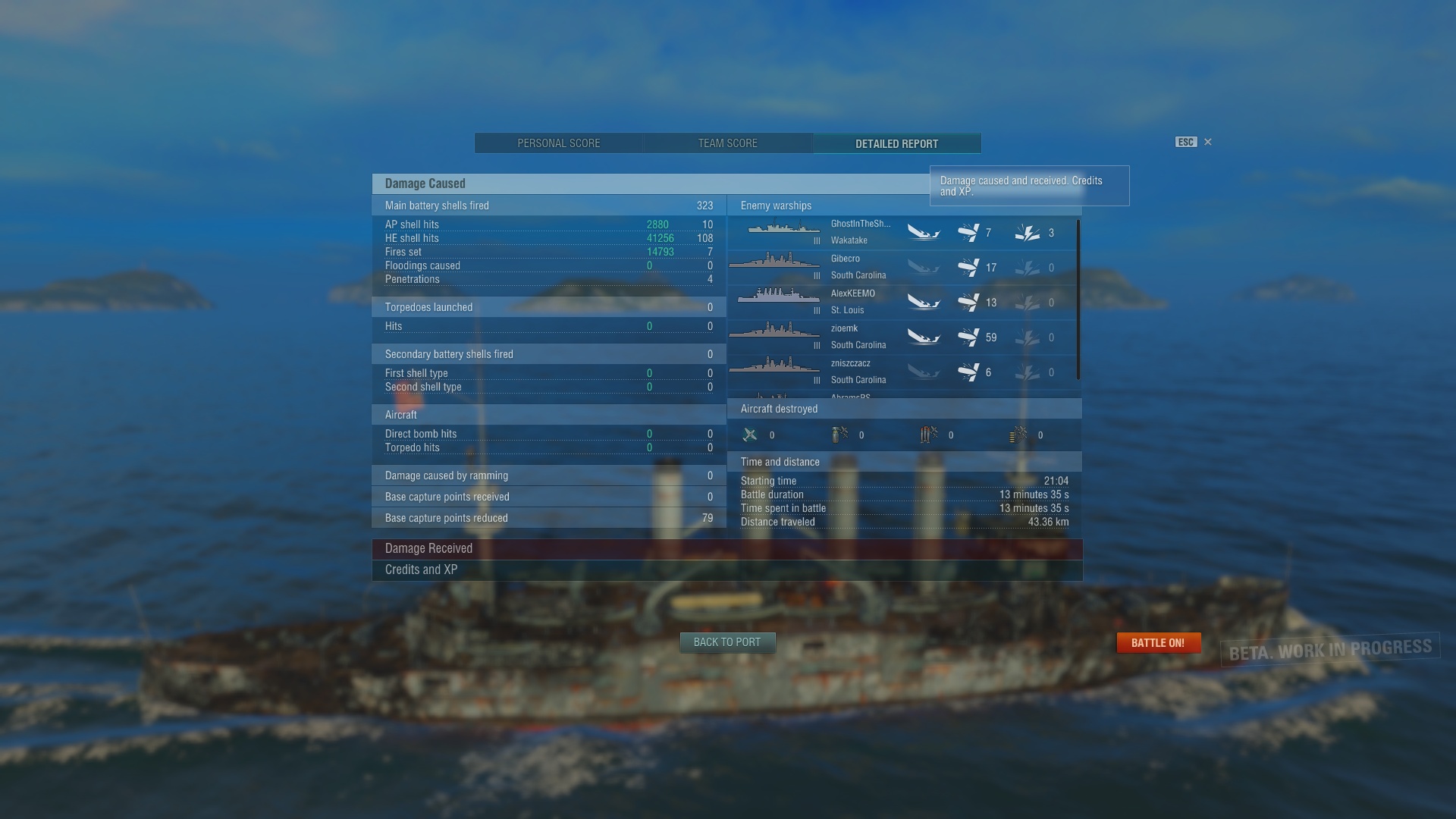Viewport: 1456px width, 819px height.
Task: Start another match with Battle On!
Action: 1158,643
